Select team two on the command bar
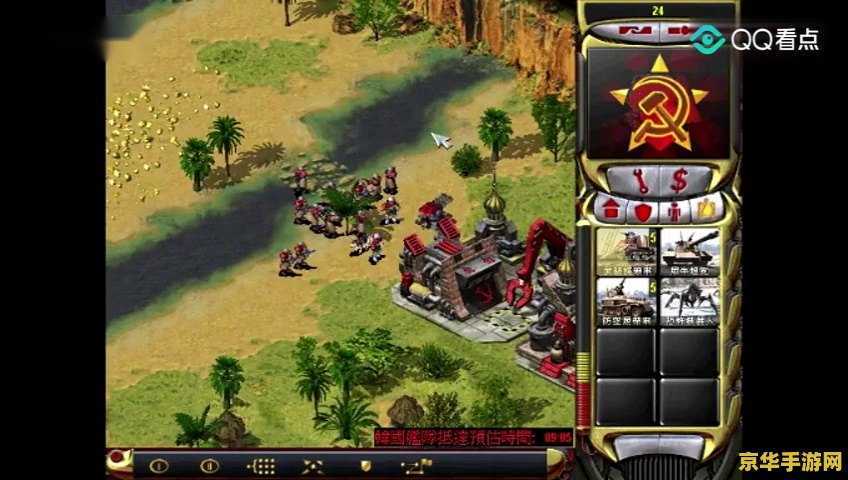Image resolution: width=848 pixels, height=480 pixels. click(x=209, y=465)
